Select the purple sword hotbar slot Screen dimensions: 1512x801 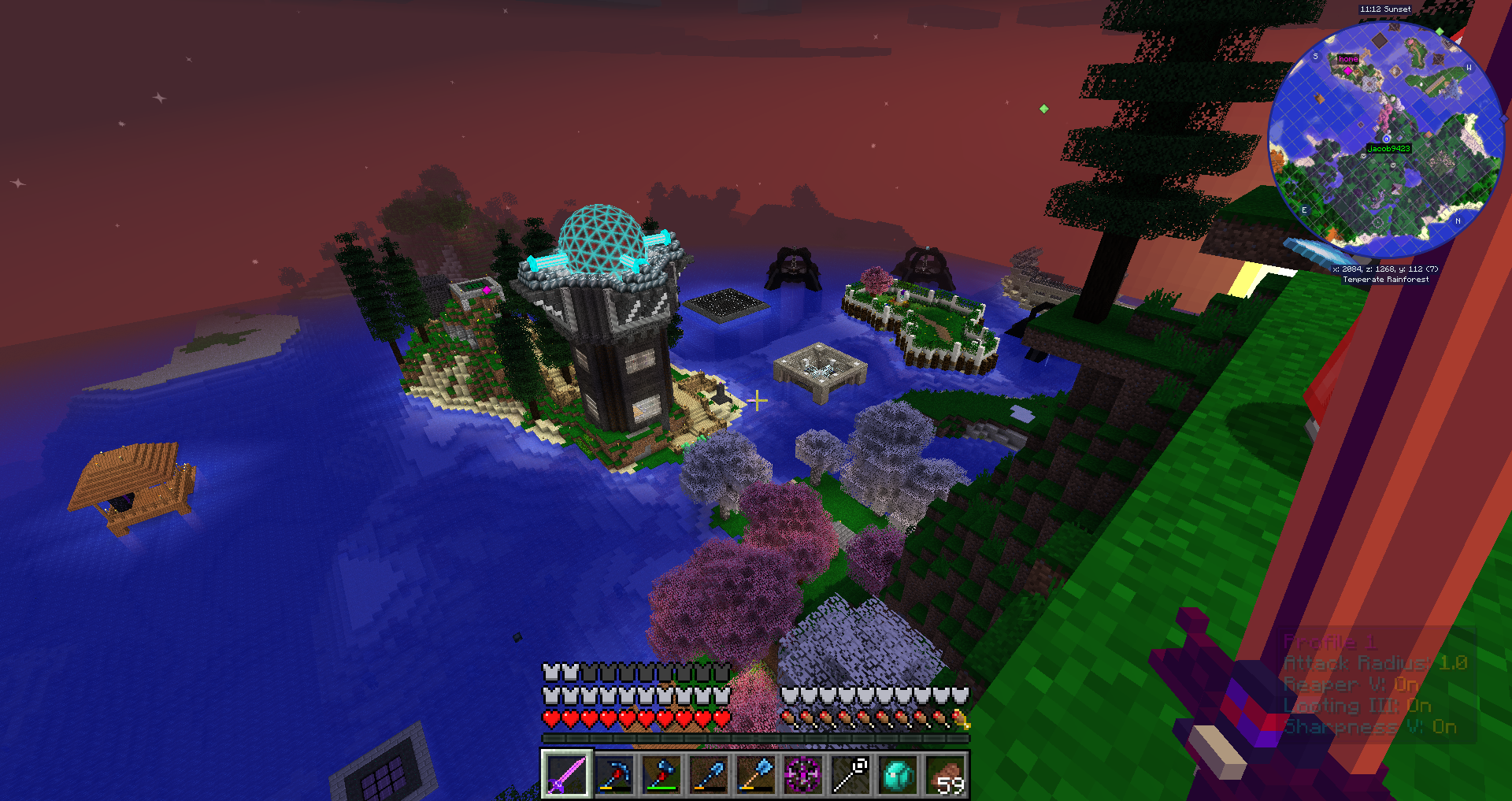(x=566, y=774)
